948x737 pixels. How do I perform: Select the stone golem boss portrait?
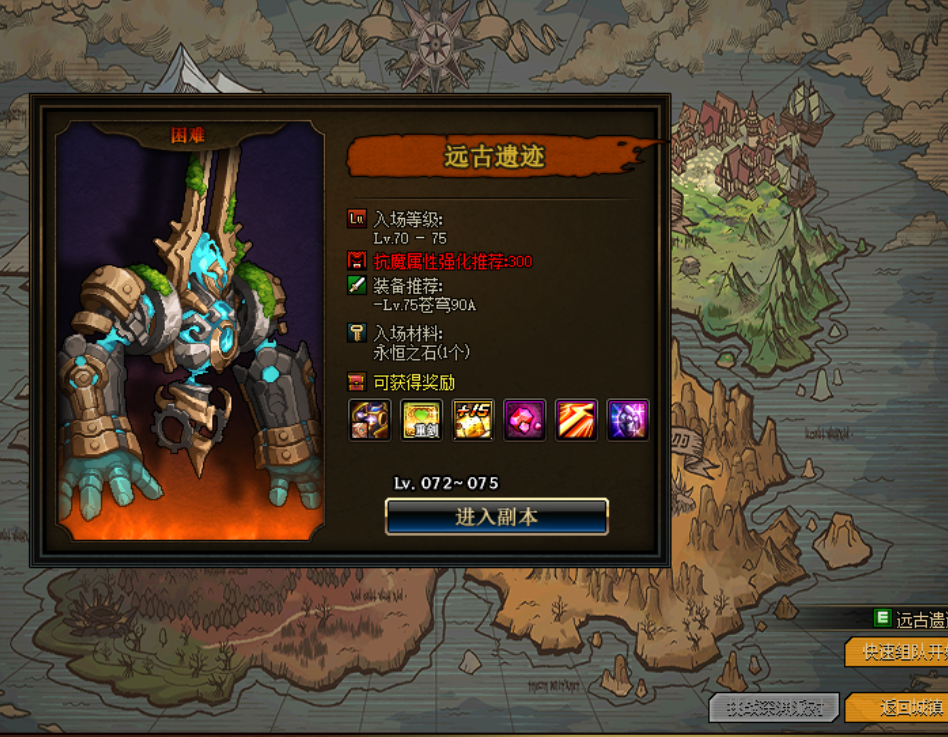(190, 335)
